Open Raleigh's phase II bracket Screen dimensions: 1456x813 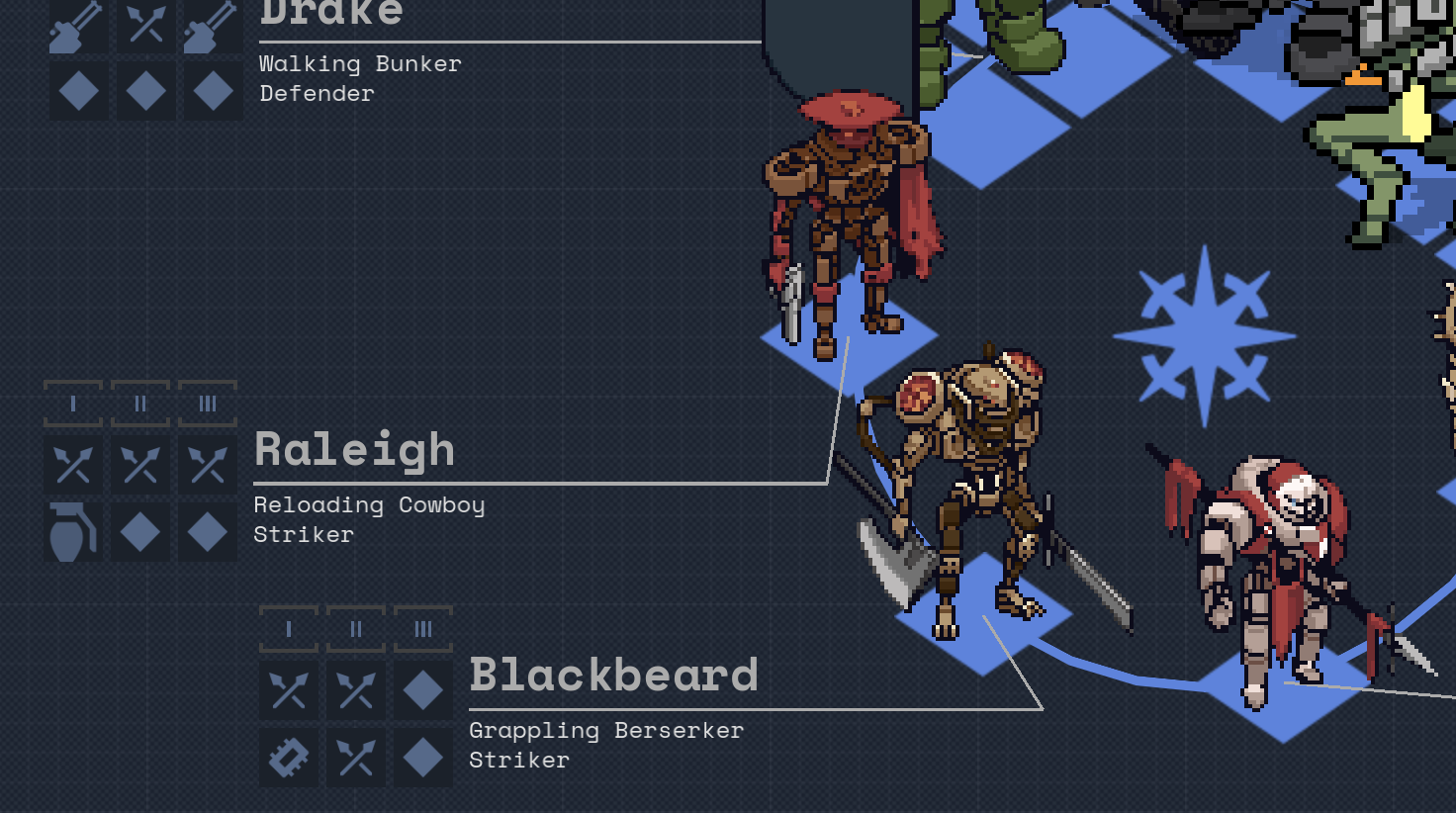point(139,404)
